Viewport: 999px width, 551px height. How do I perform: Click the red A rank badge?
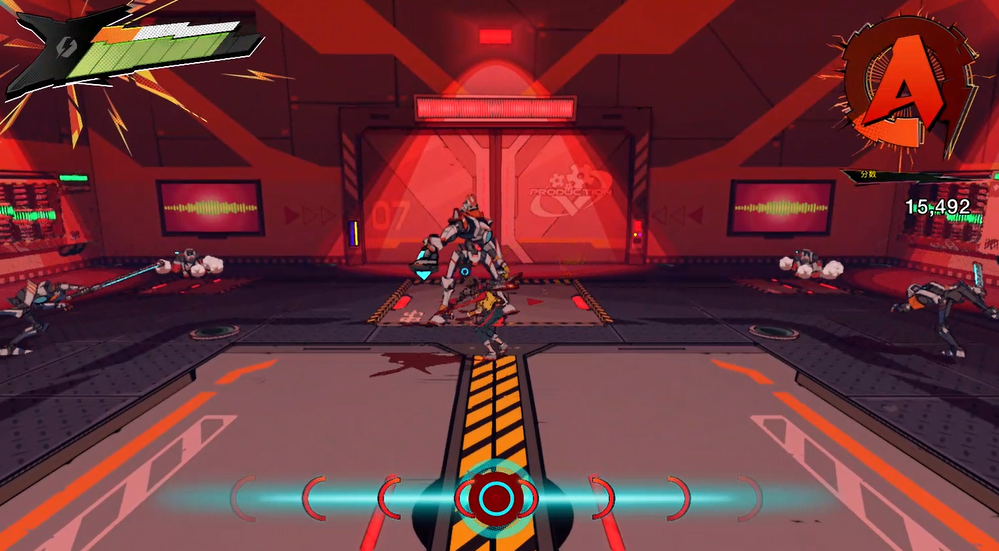903,87
